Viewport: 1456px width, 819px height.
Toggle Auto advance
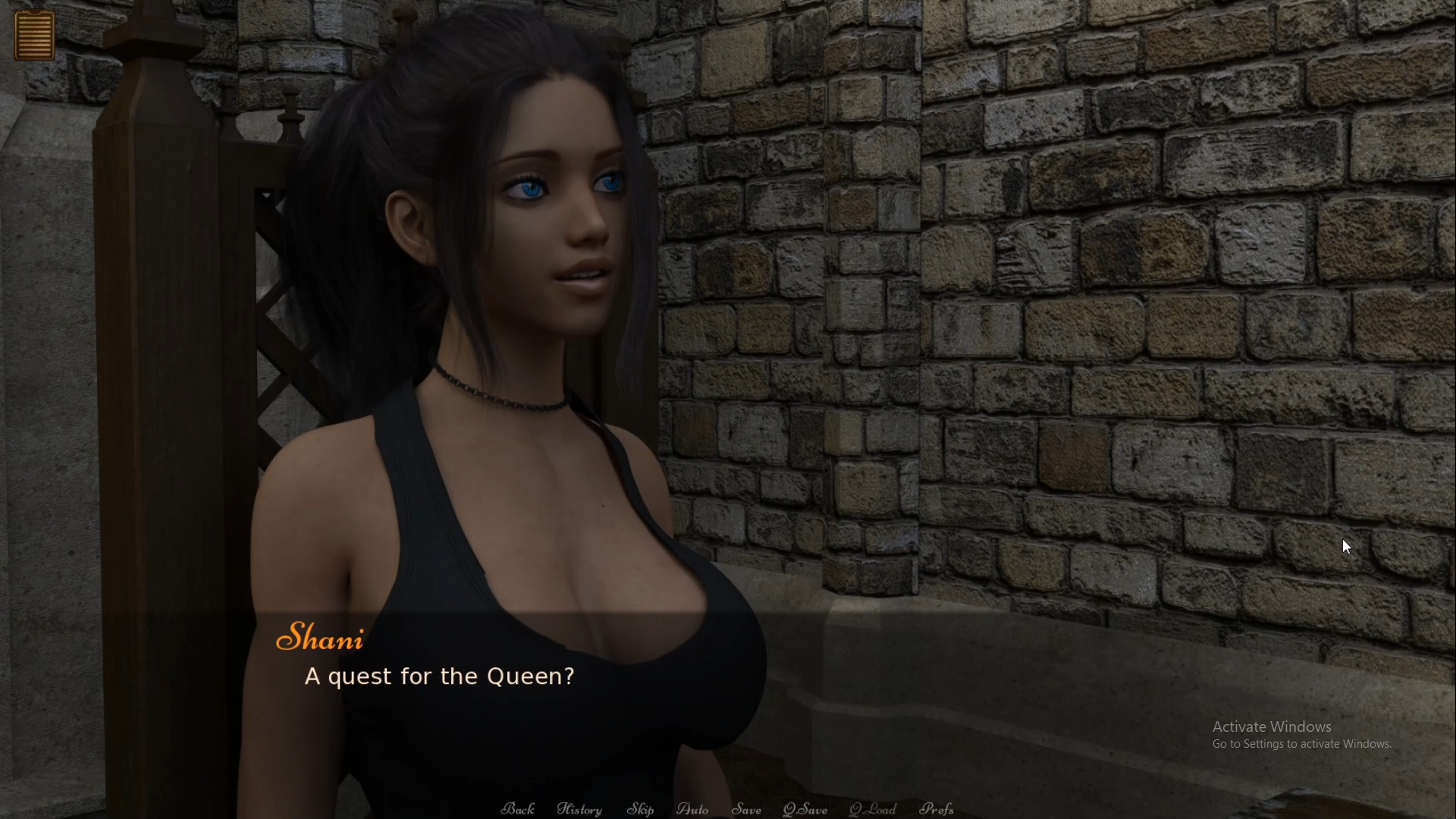tap(692, 809)
